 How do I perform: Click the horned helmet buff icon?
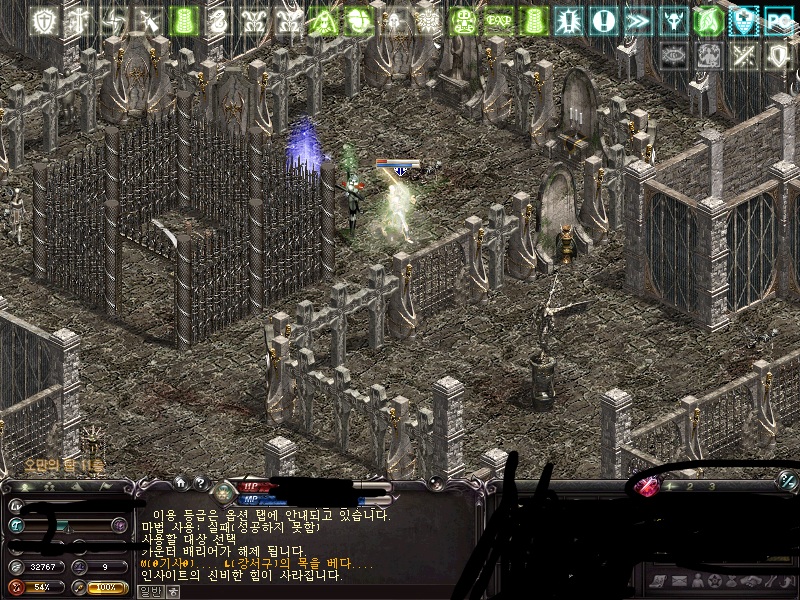pyautogui.click(x=673, y=21)
